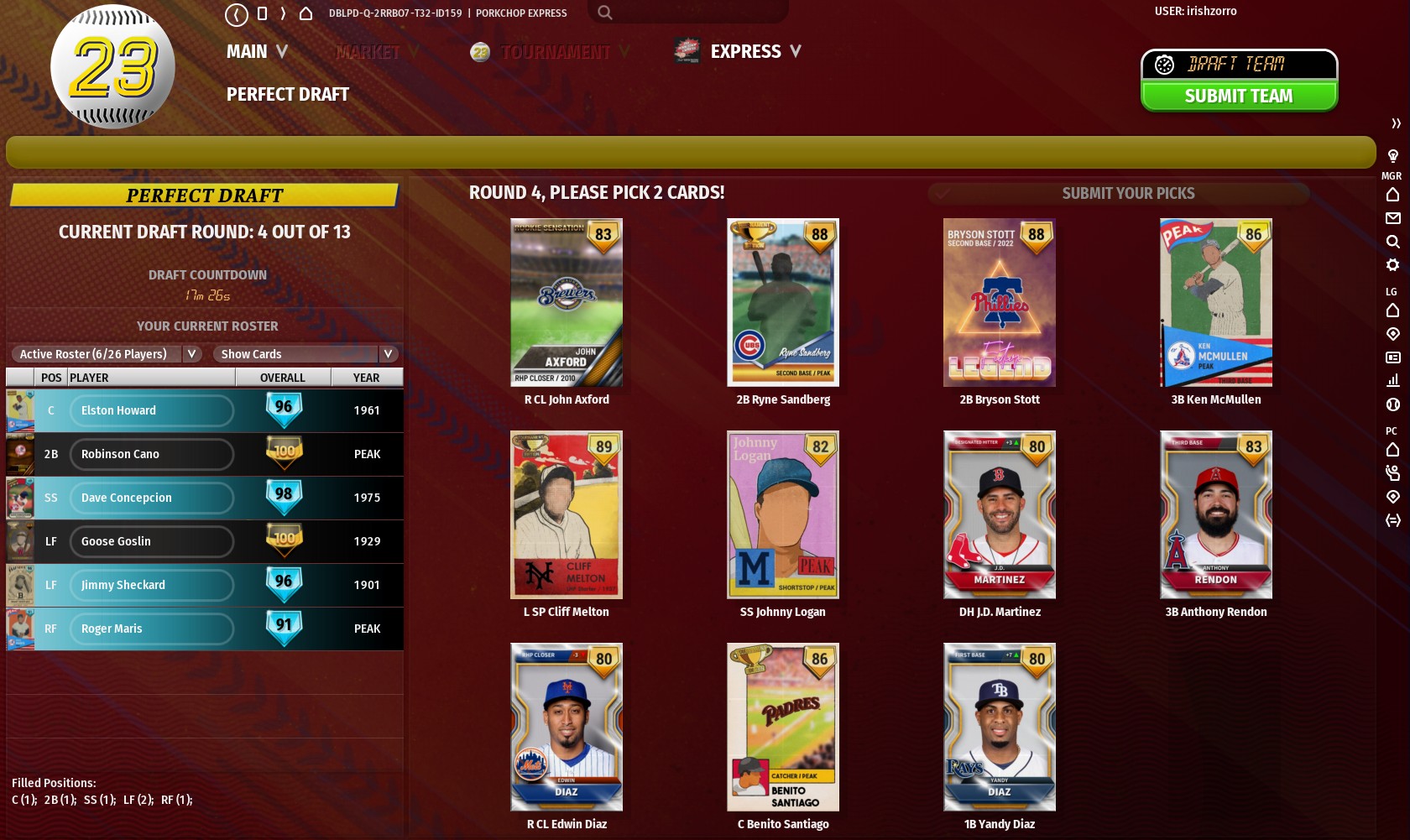Pick the Ryne Sandberg 2B card
Image resolution: width=1410 pixels, height=840 pixels.
783,303
